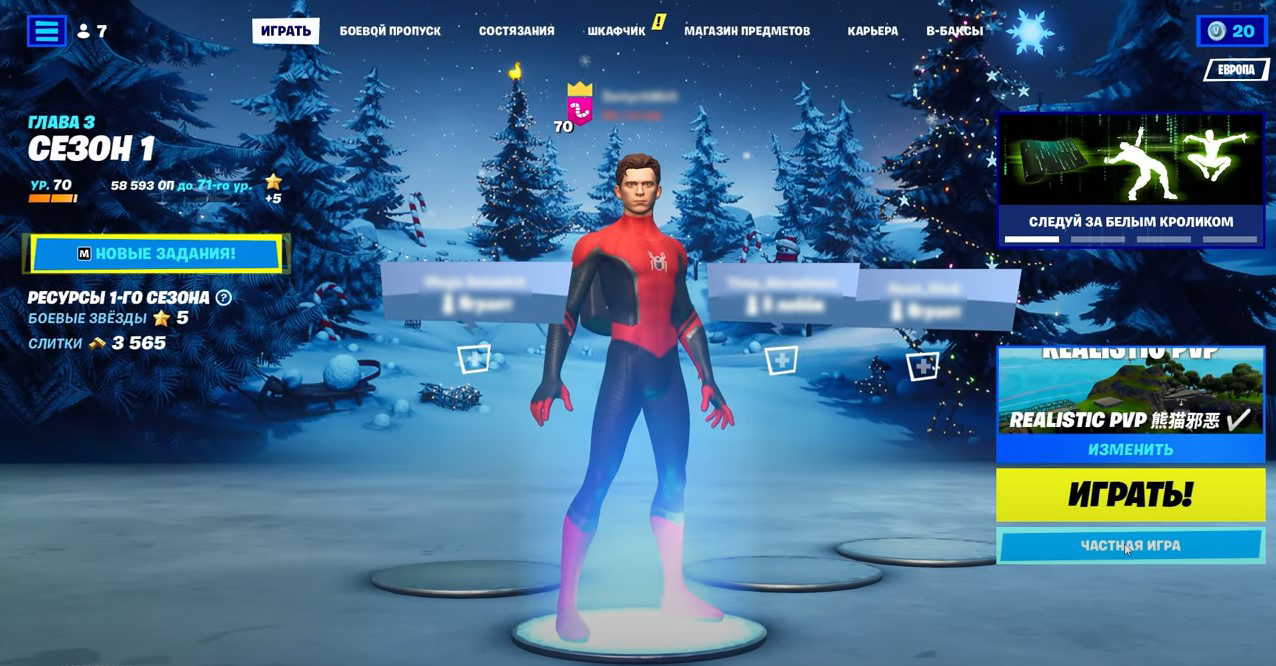Open the ШКАФЧИК locker tab
1276x666 pixels.
(617, 31)
